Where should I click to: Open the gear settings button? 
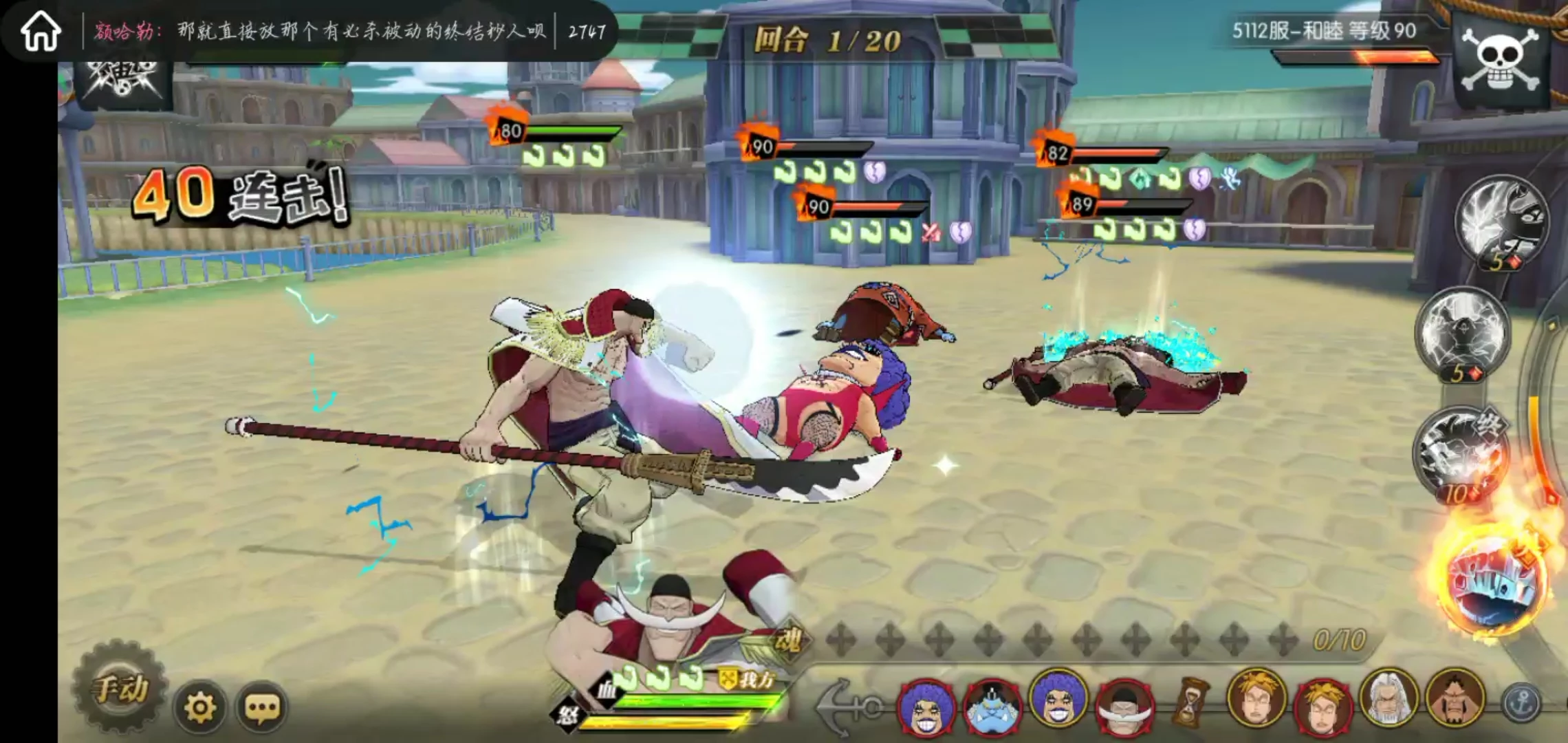200,707
